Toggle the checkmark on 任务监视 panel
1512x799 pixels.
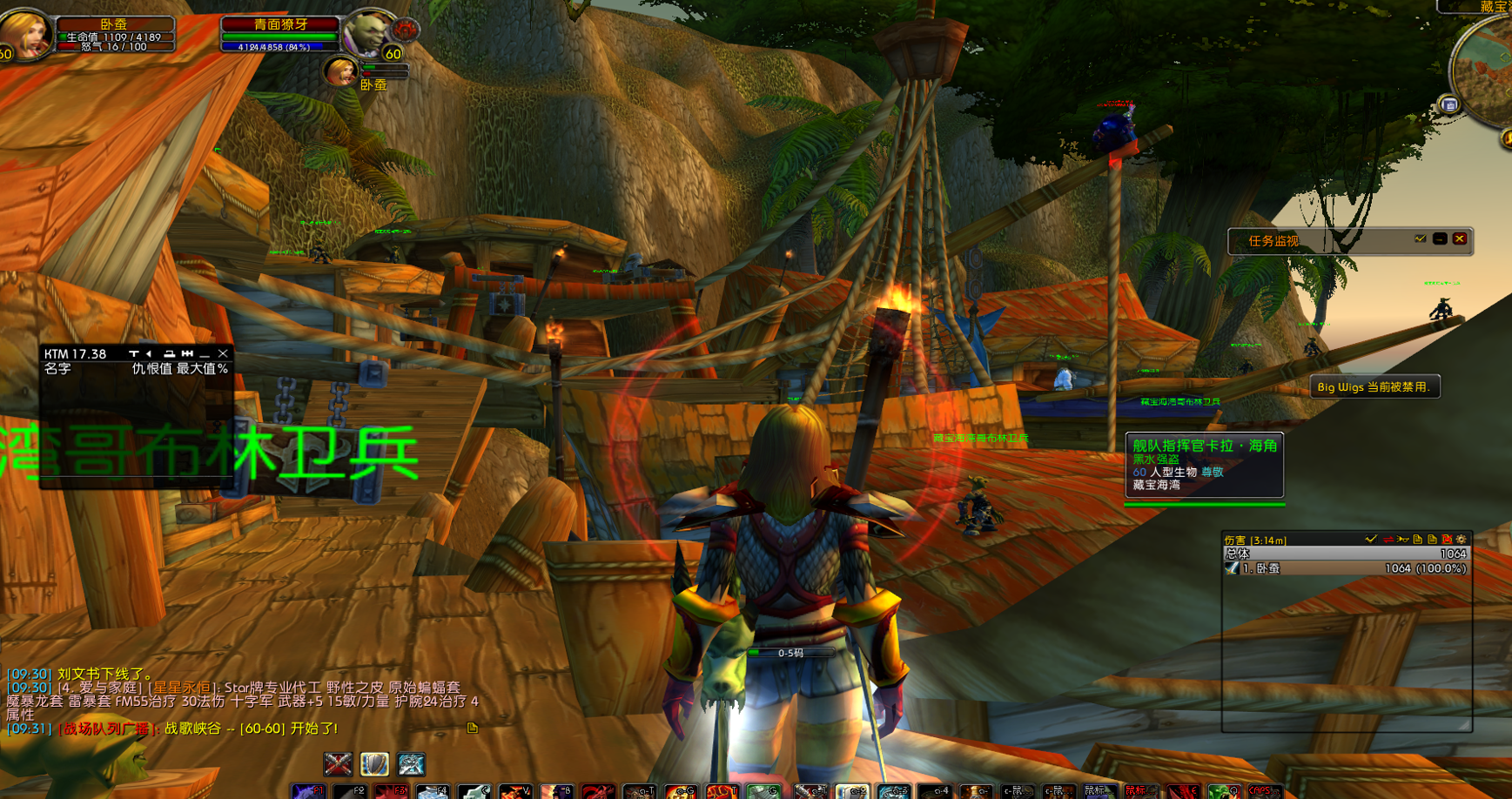pyautogui.click(x=1420, y=239)
